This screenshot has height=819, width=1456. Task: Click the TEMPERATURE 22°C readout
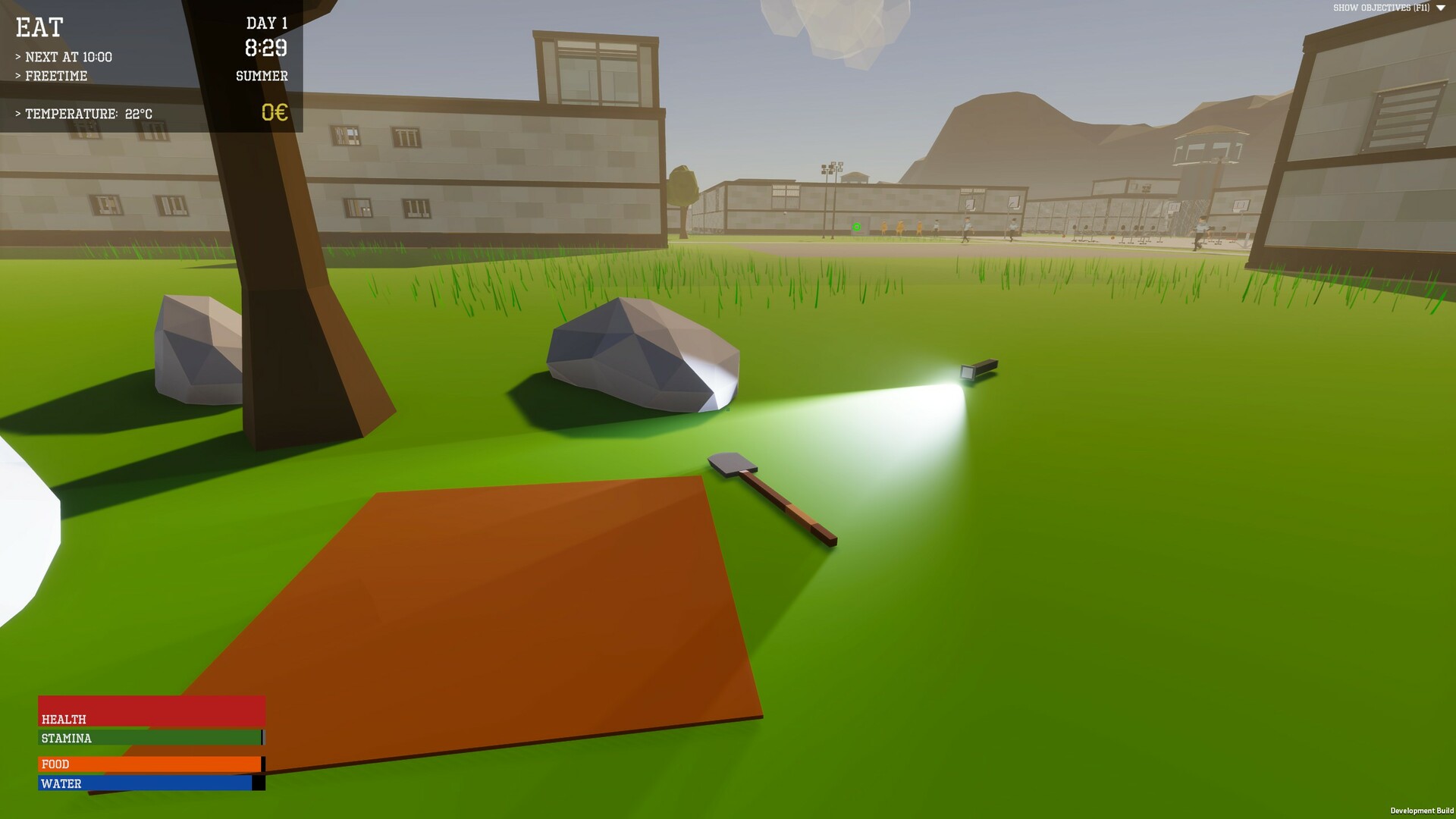[83, 114]
